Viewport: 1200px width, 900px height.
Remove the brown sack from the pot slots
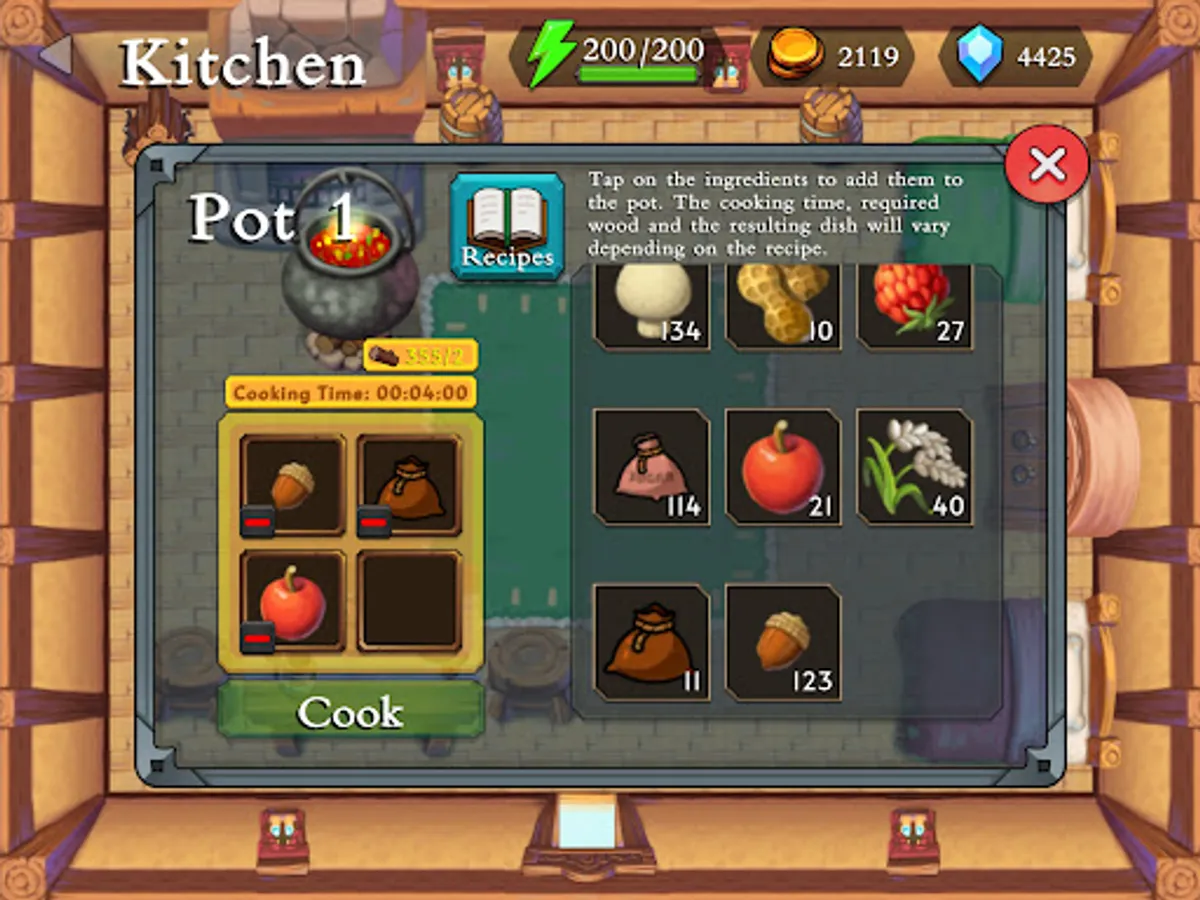tap(374, 521)
